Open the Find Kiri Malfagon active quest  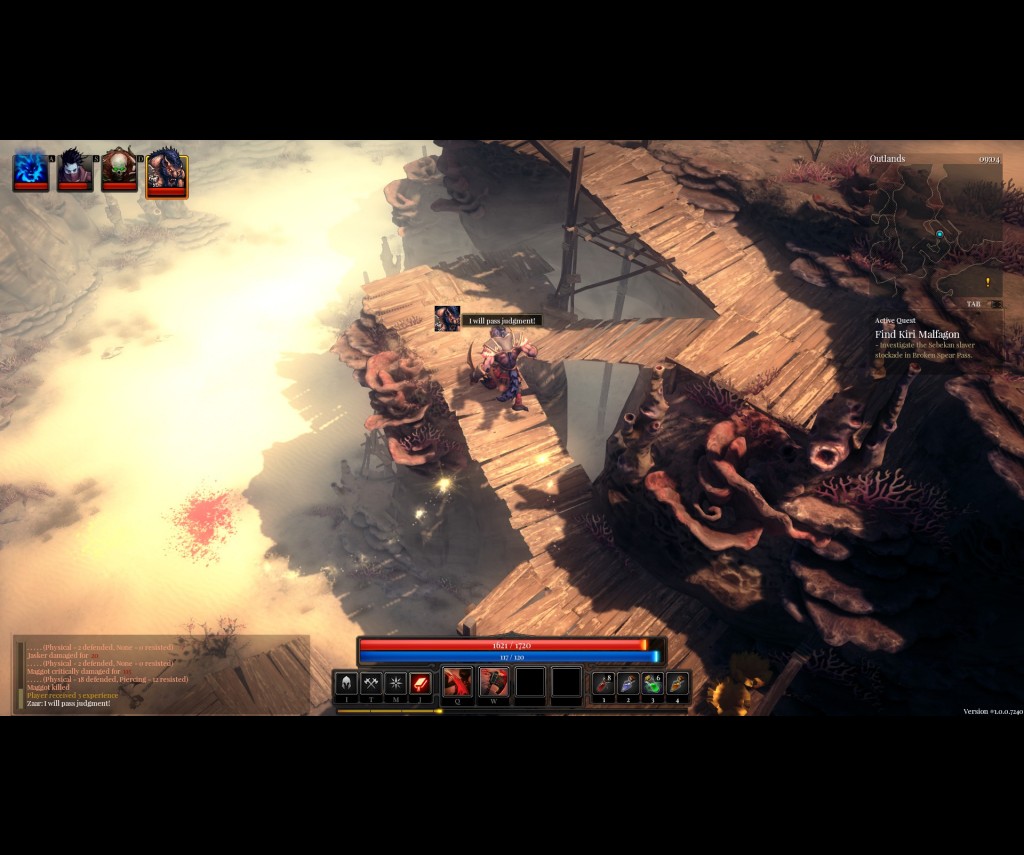coord(917,334)
